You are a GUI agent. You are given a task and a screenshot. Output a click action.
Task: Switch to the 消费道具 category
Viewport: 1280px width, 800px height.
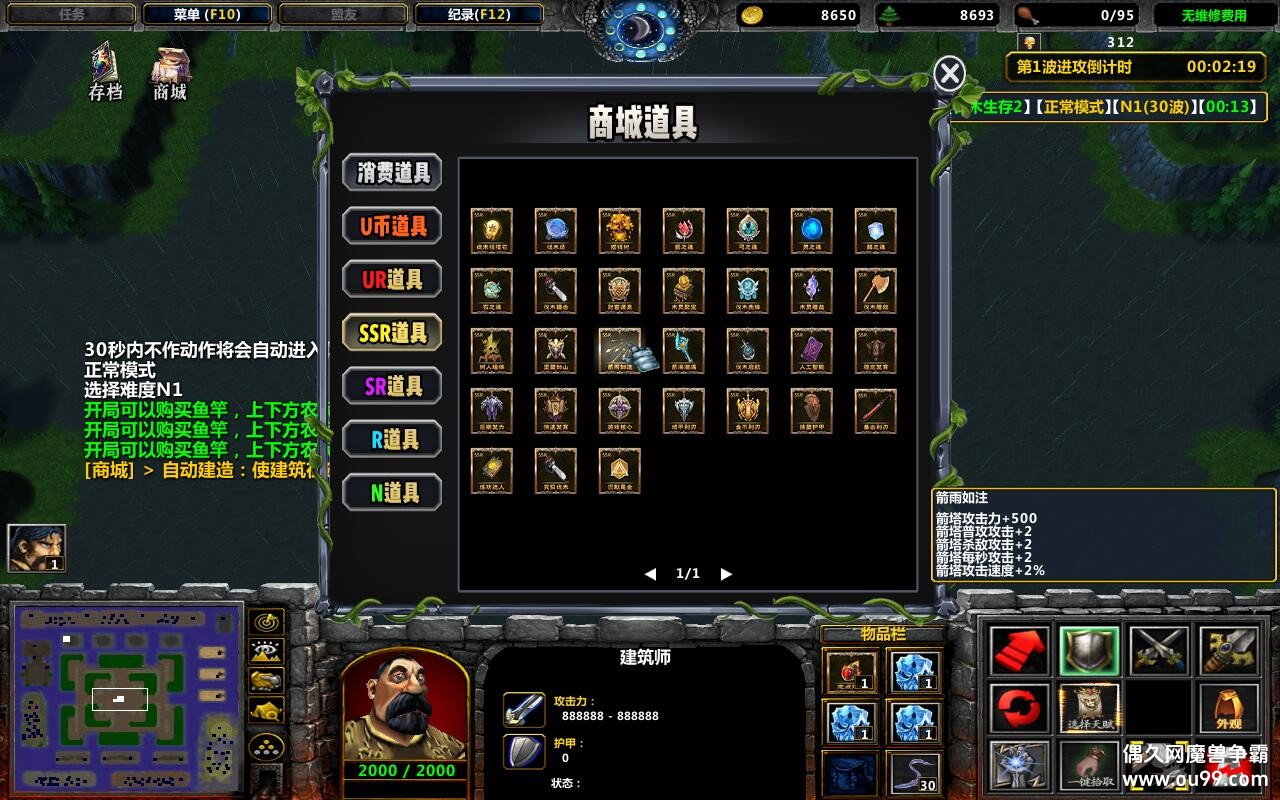pos(393,172)
